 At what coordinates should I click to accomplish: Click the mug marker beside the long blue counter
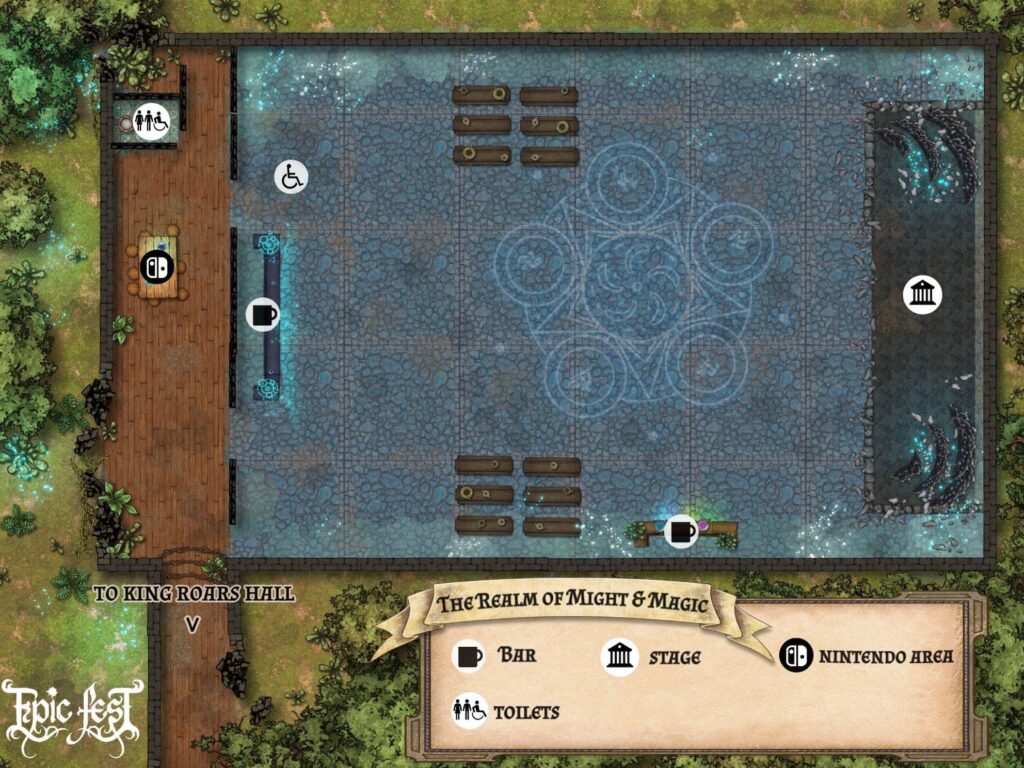pyautogui.click(x=263, y=314)
